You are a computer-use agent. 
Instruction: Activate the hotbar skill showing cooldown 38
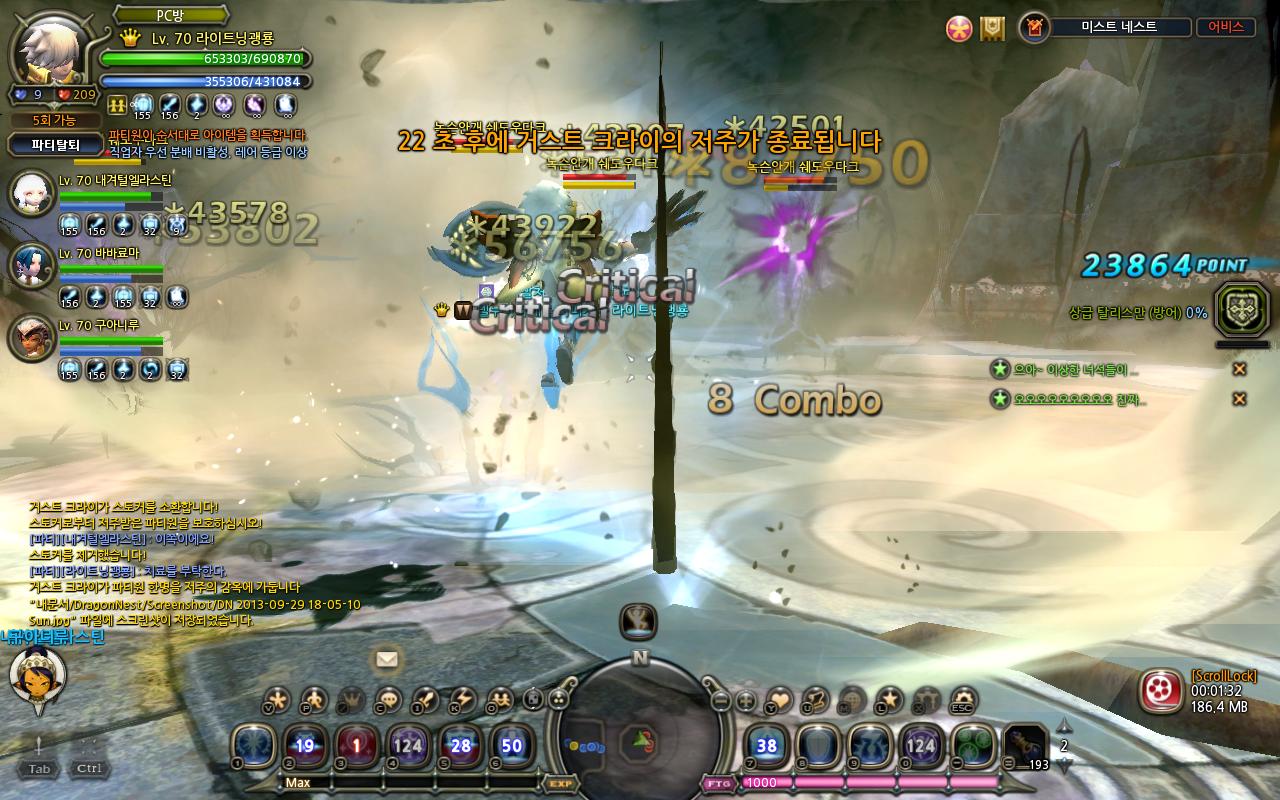(x=767, y=745)
